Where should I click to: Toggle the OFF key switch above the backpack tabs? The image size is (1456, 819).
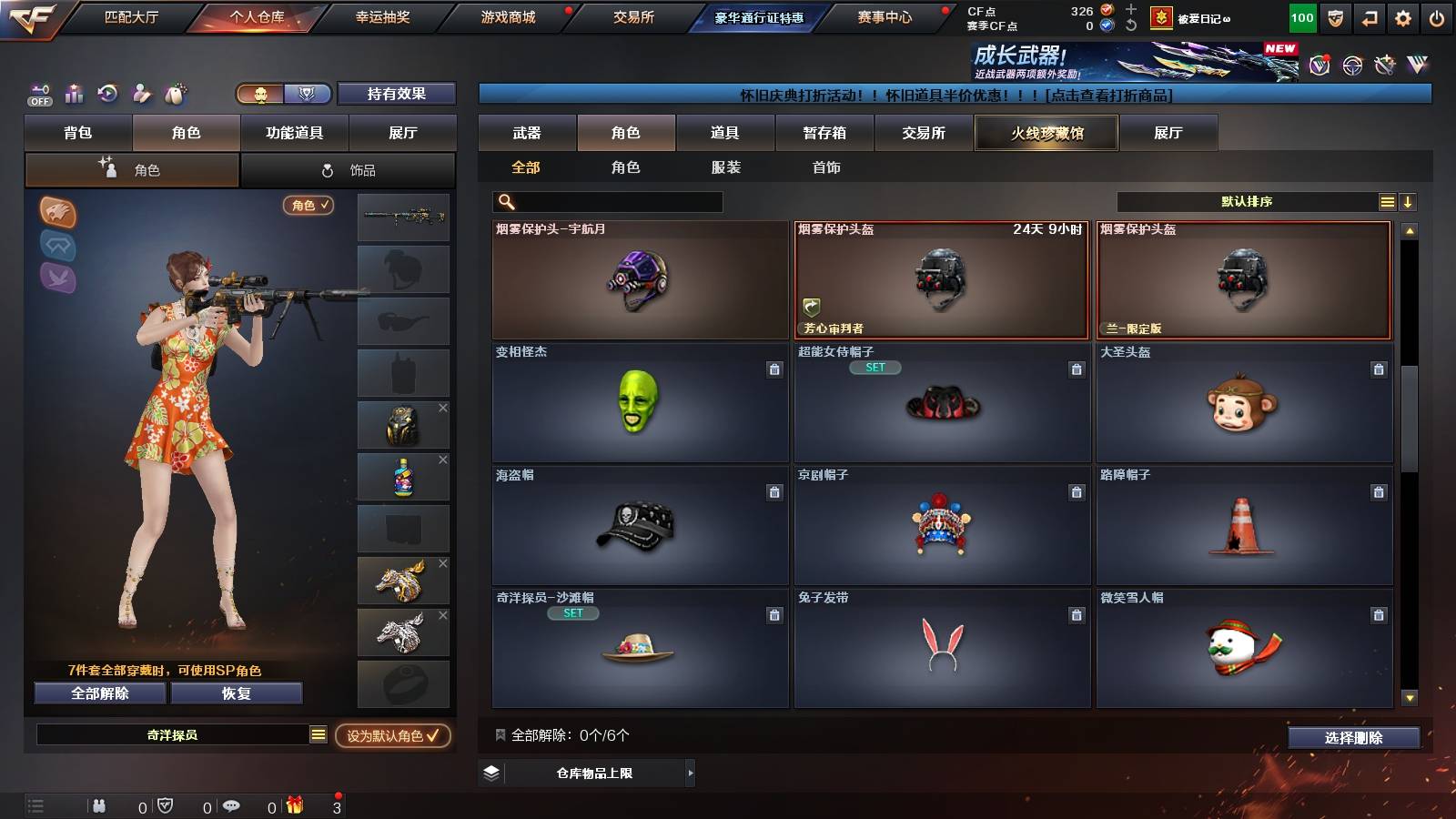(x=38, y=94)
